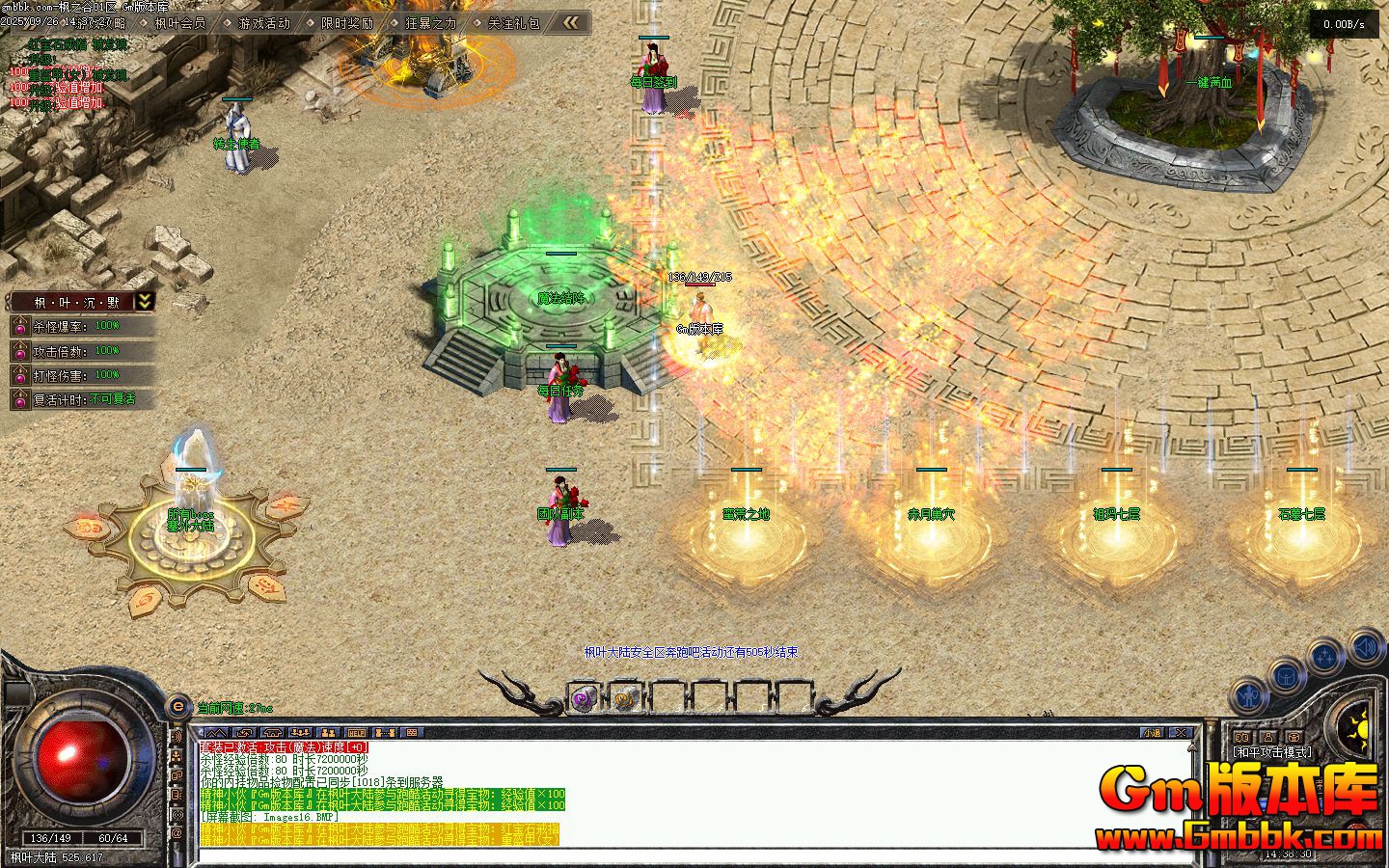Select the 狂暴之力 menu entry
The height and width of the screenshot is (868, 1389).
click(x=430, y=23)
